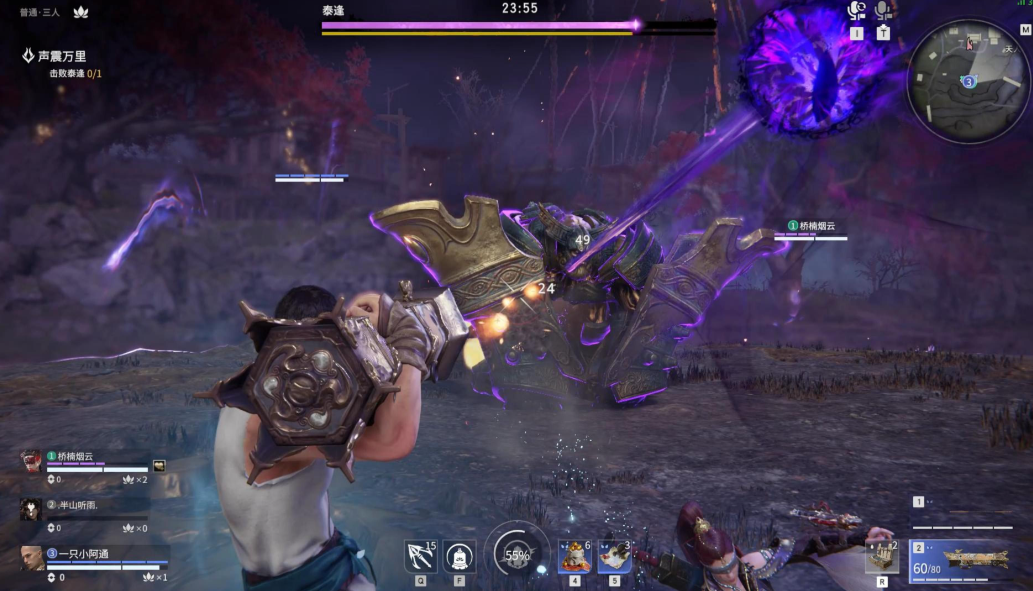Select the equipped weapon slot showing 60/80
The image size is (1033, 591).
(958, 562)
